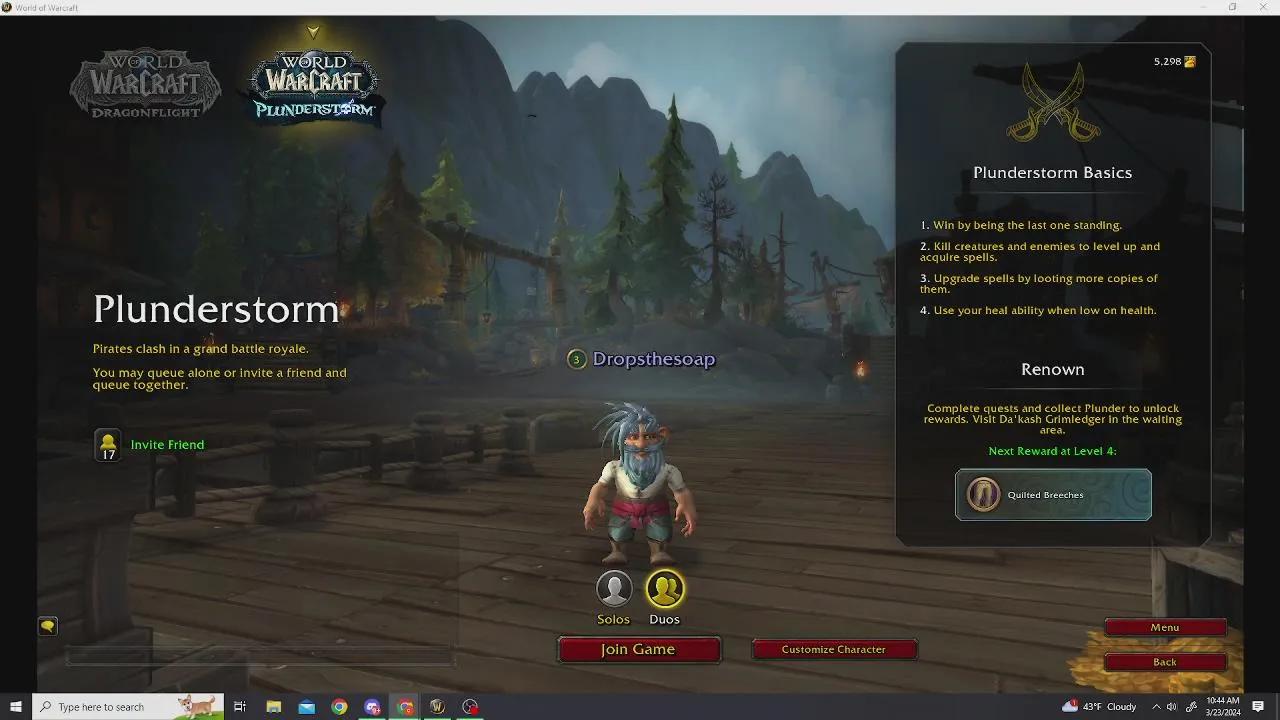Open the notification center
1280x720 pixels.
(x=1258, y=706)
